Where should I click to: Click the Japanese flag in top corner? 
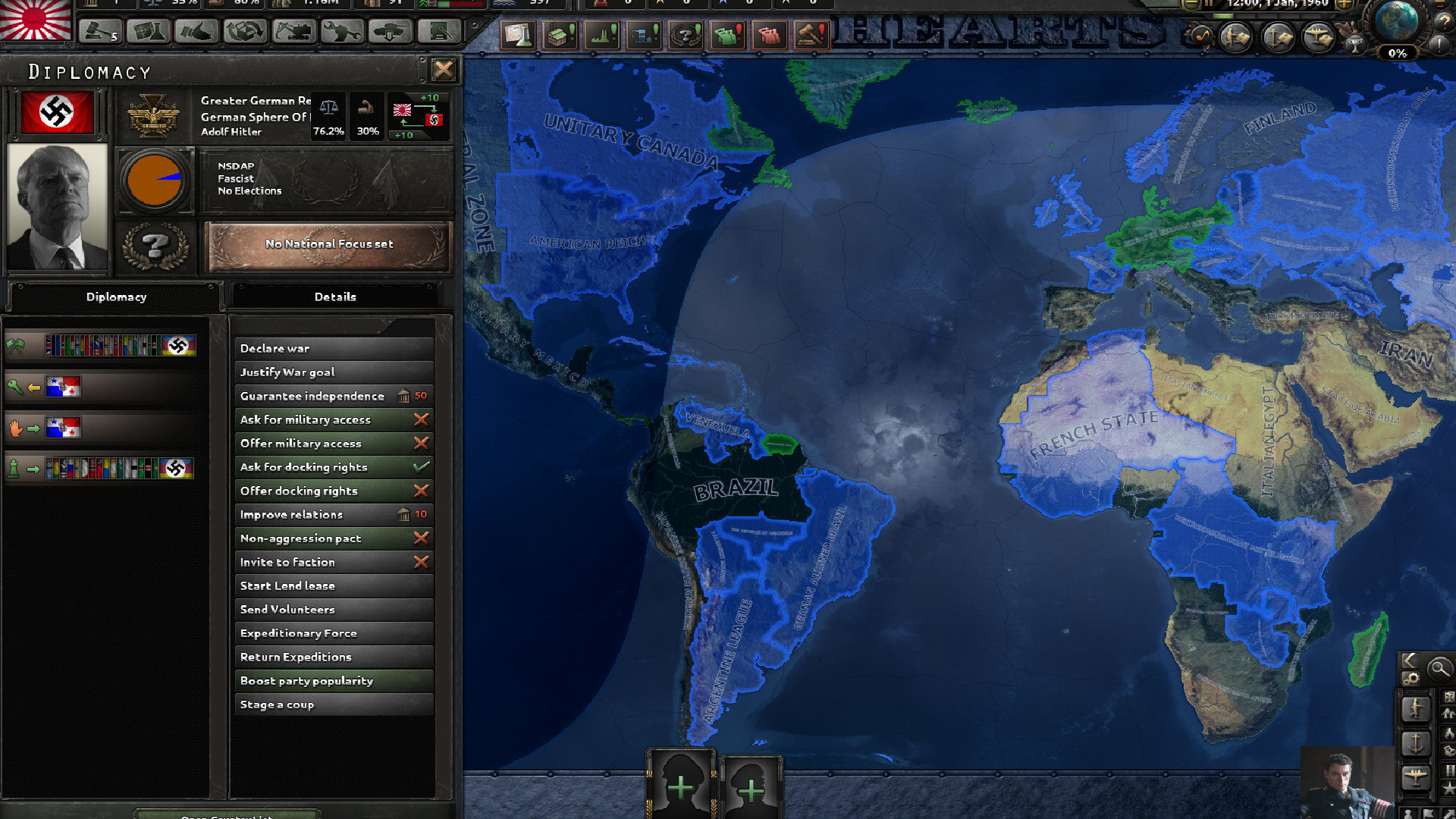[35, 20]
